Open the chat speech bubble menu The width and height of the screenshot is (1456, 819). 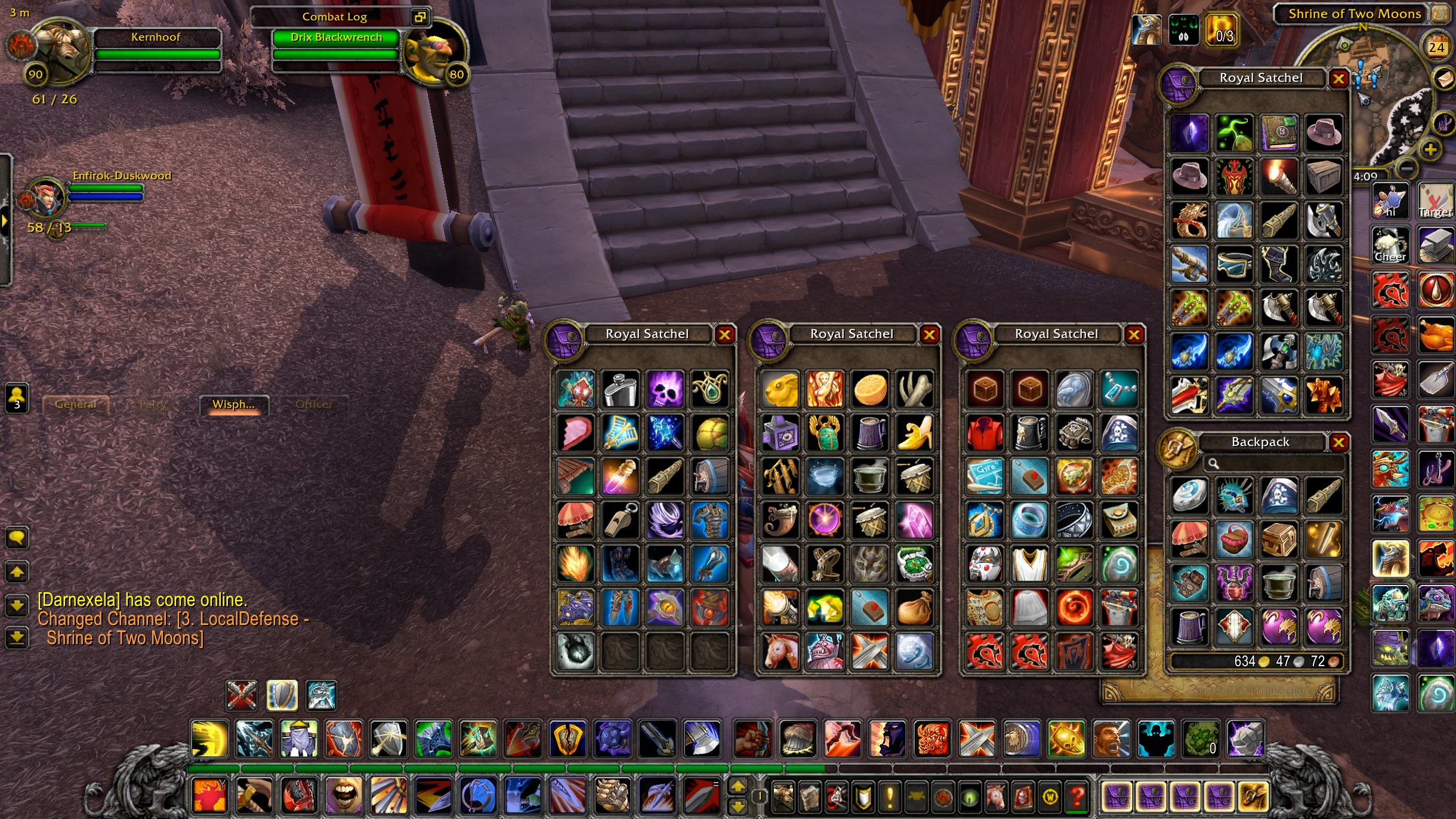pos(17,538)
